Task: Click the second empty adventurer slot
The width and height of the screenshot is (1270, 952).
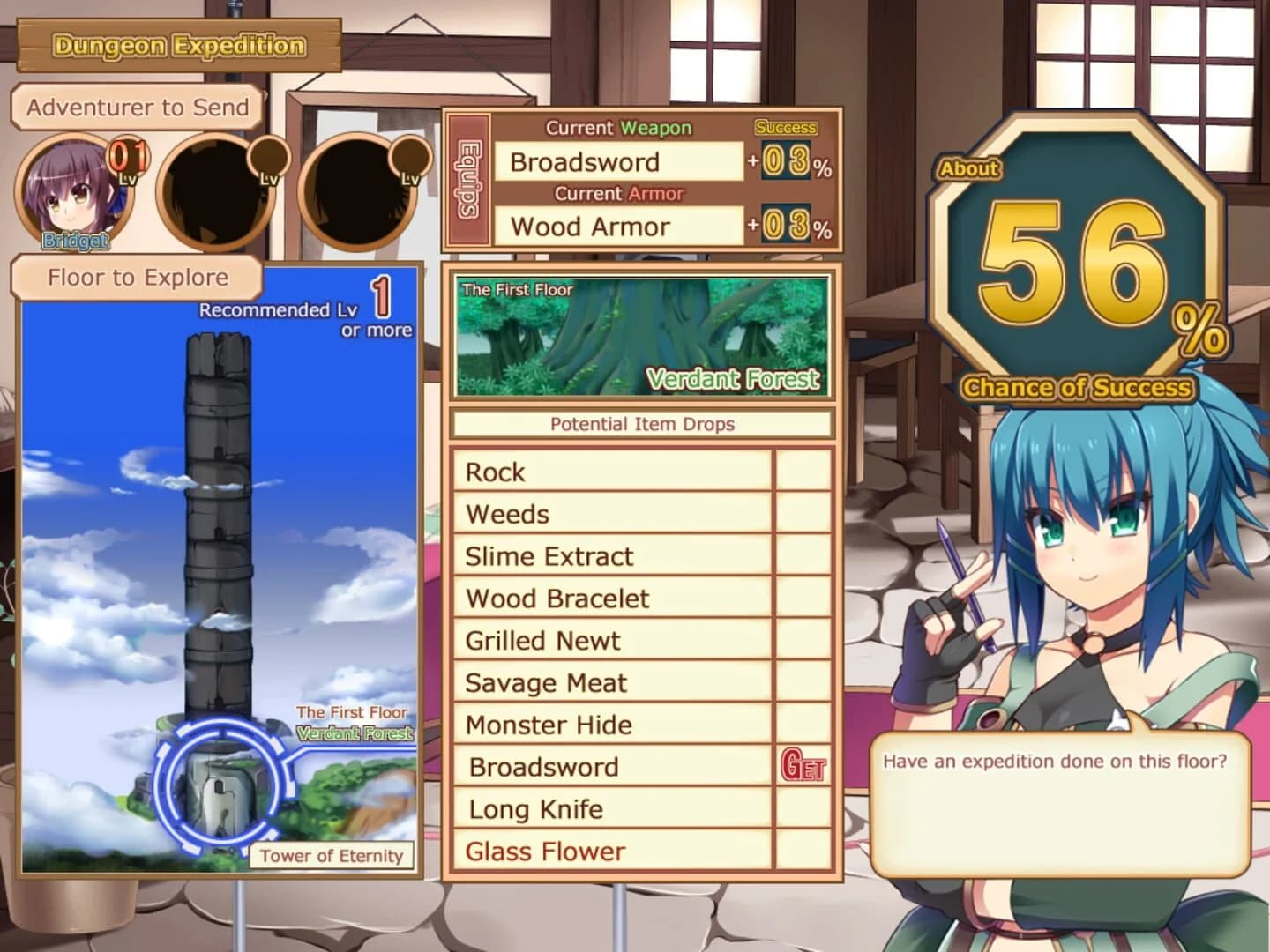Action: [213, 194]
